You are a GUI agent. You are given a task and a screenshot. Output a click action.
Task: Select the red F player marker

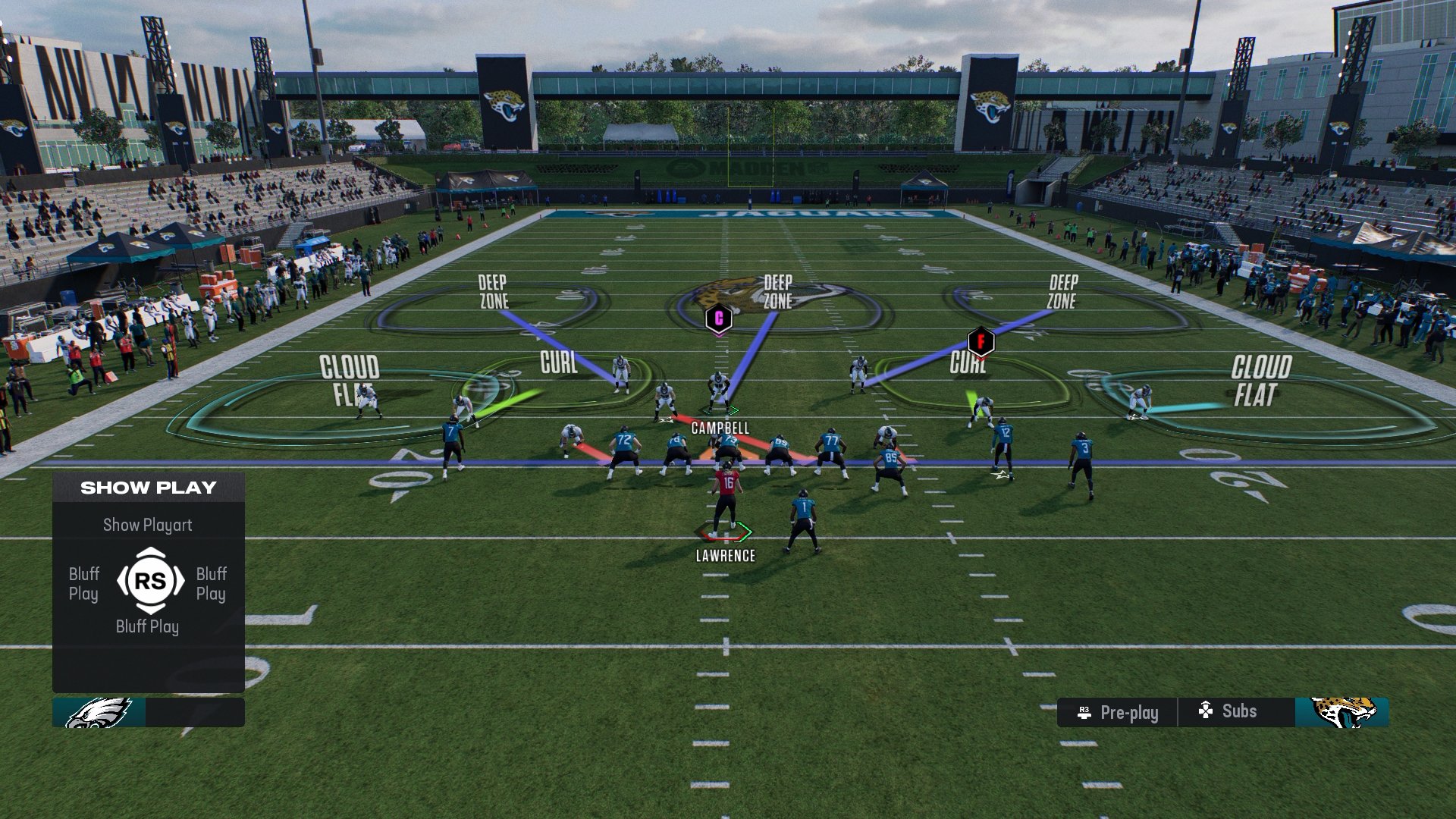(981, 341)
